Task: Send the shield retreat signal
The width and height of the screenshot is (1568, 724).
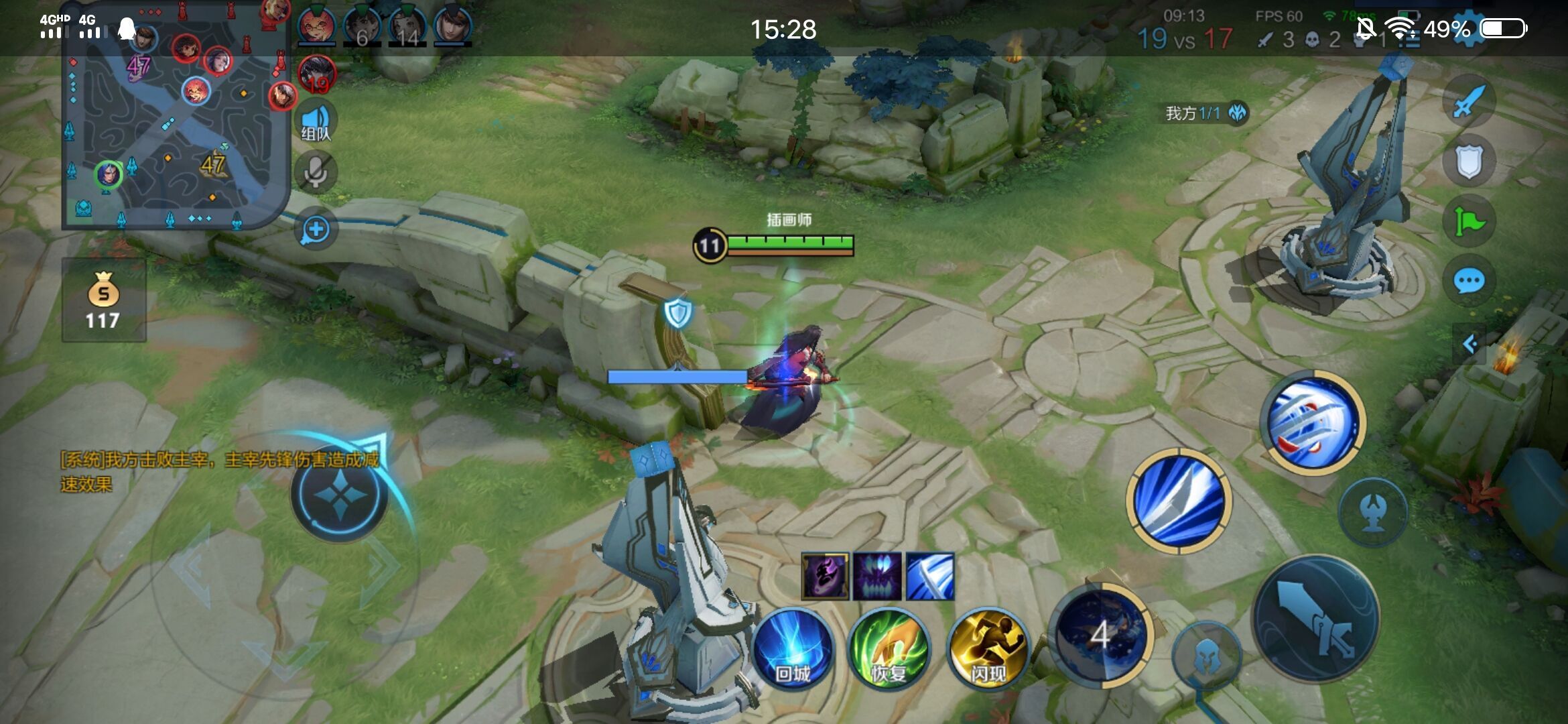Action: (1469, 162)
